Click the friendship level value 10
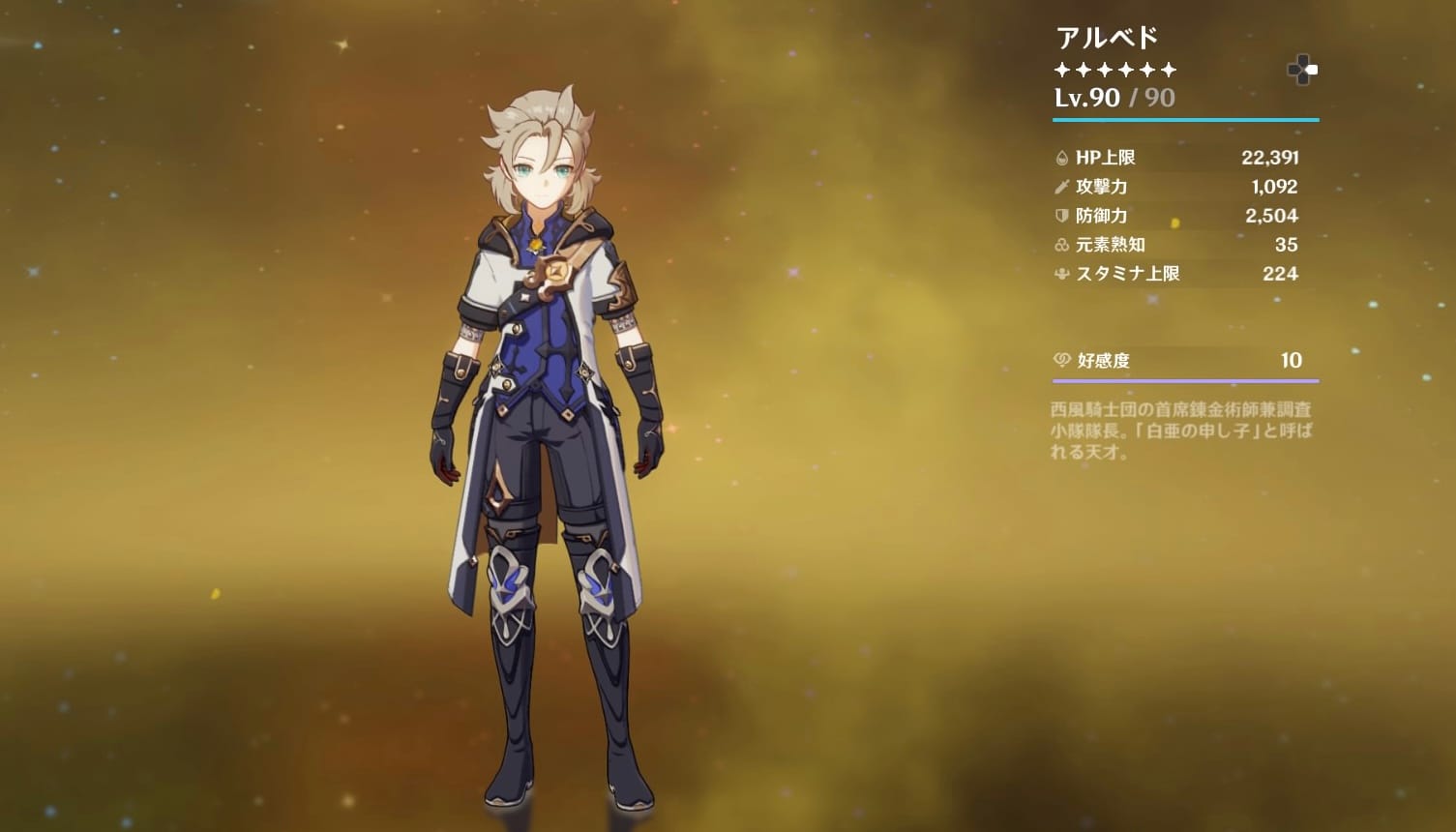 click(x=1291, y=360)
